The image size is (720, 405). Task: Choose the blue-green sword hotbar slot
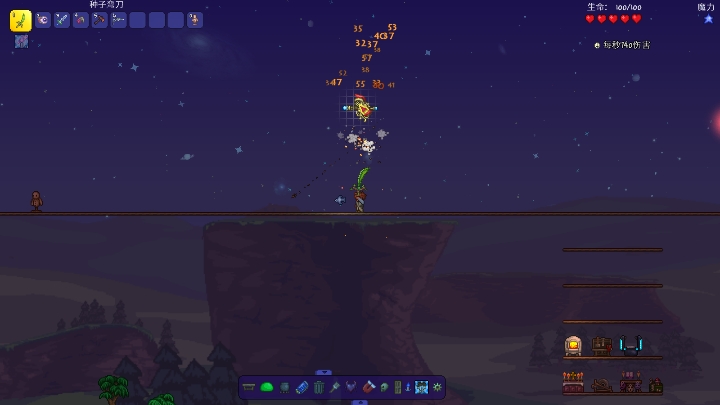62,20
